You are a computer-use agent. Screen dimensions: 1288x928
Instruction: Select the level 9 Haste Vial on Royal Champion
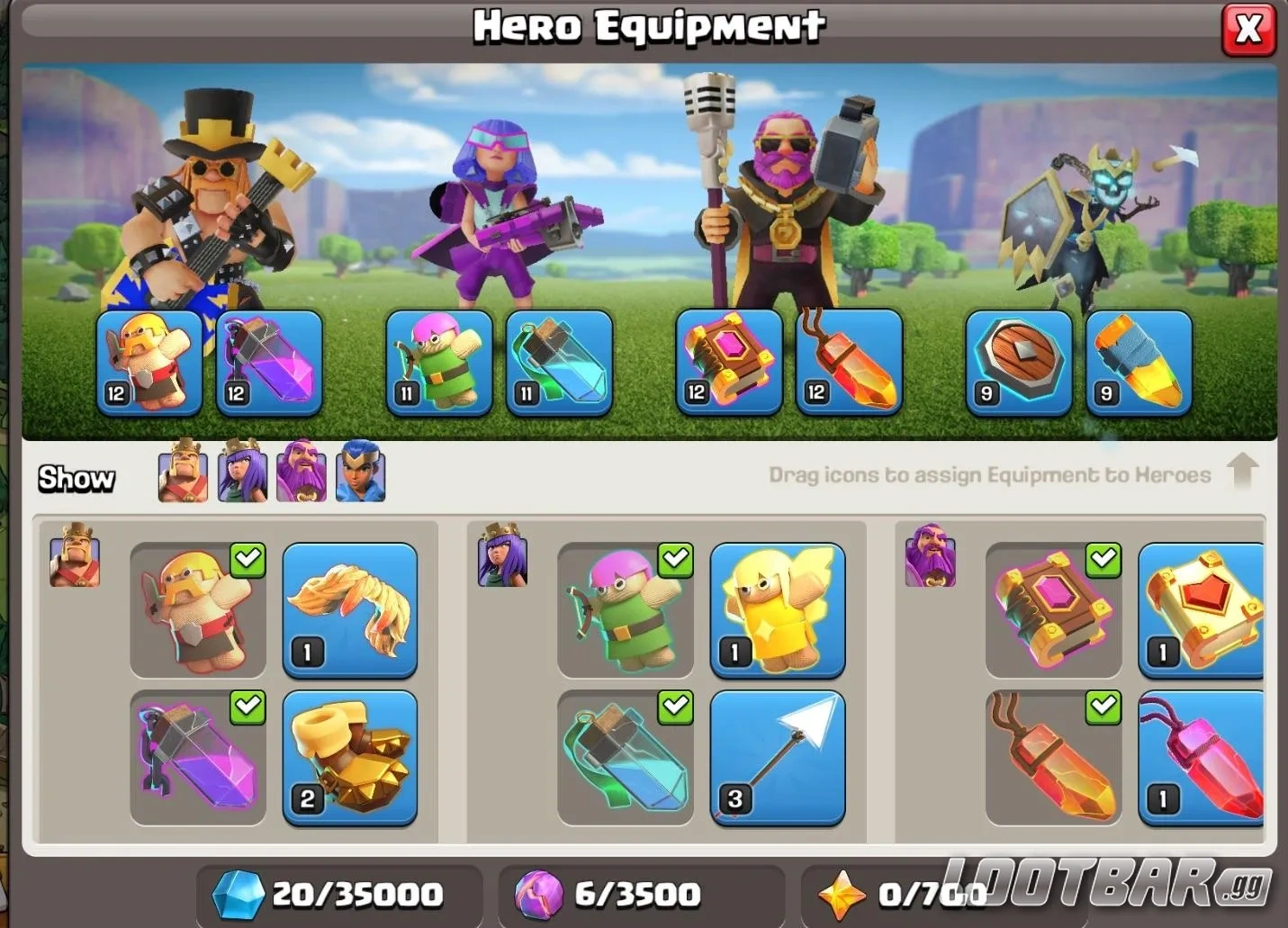[x=1139, y=363]
